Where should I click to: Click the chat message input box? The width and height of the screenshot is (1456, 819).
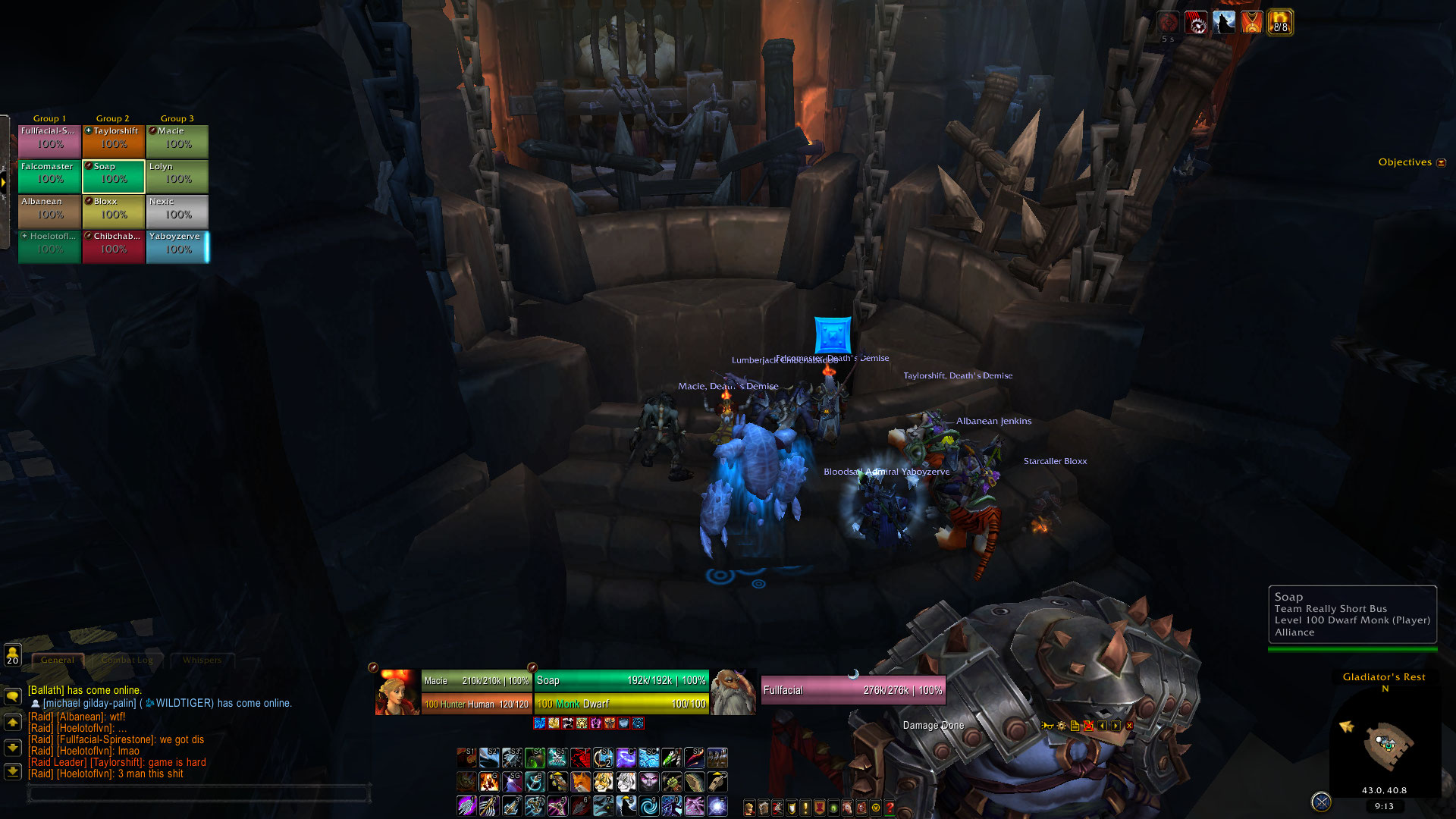pos(197,793)
